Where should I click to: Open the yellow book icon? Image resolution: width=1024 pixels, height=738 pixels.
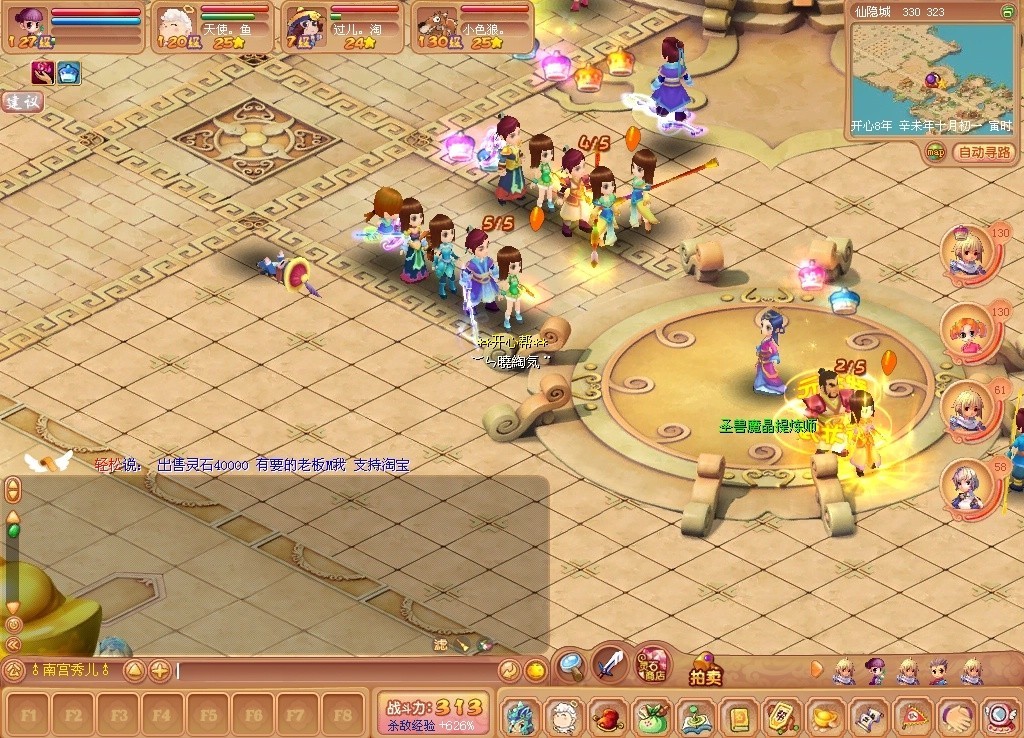pyautogui.click(x=738, y=717)
